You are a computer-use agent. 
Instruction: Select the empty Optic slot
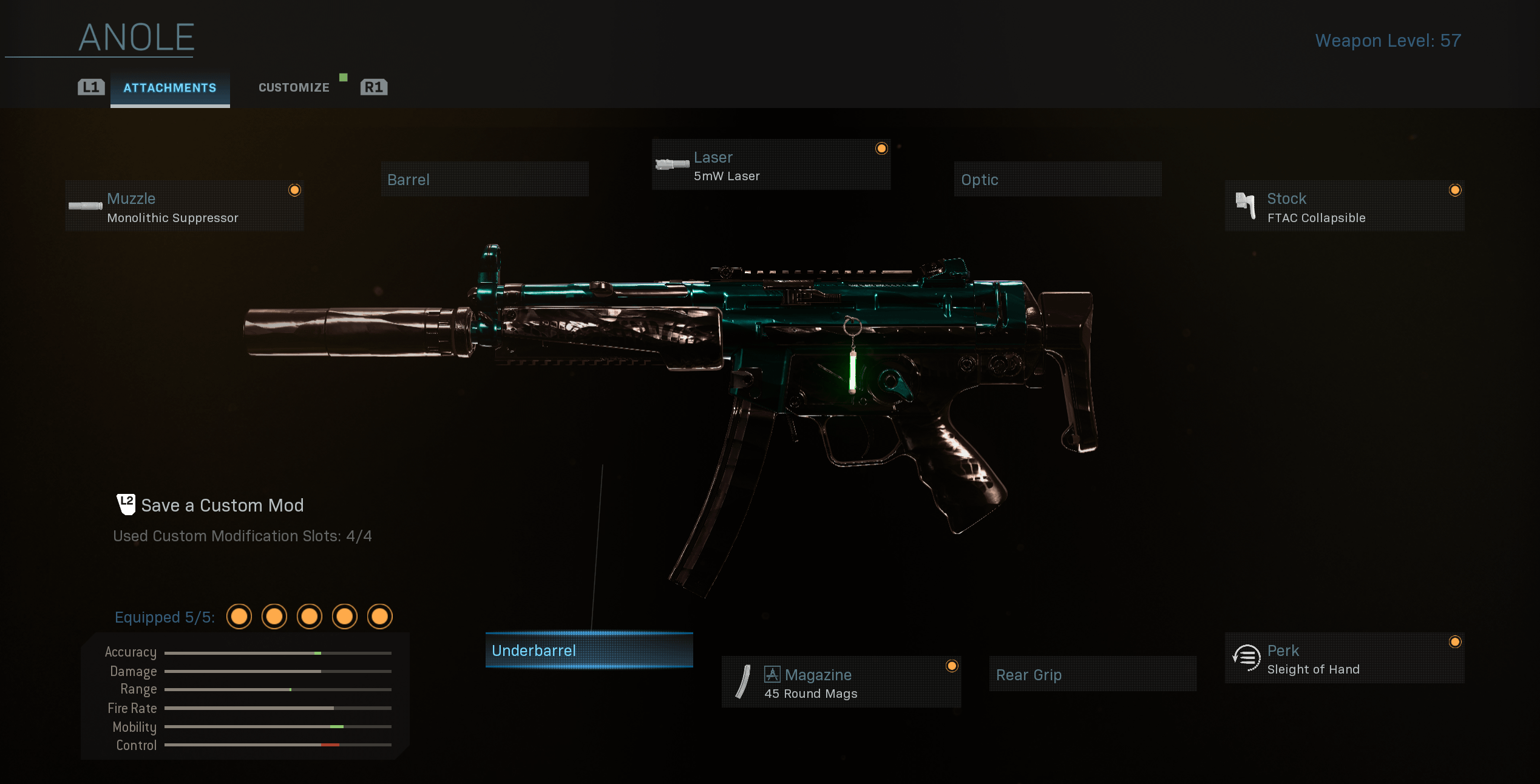tap(1057, 180)
